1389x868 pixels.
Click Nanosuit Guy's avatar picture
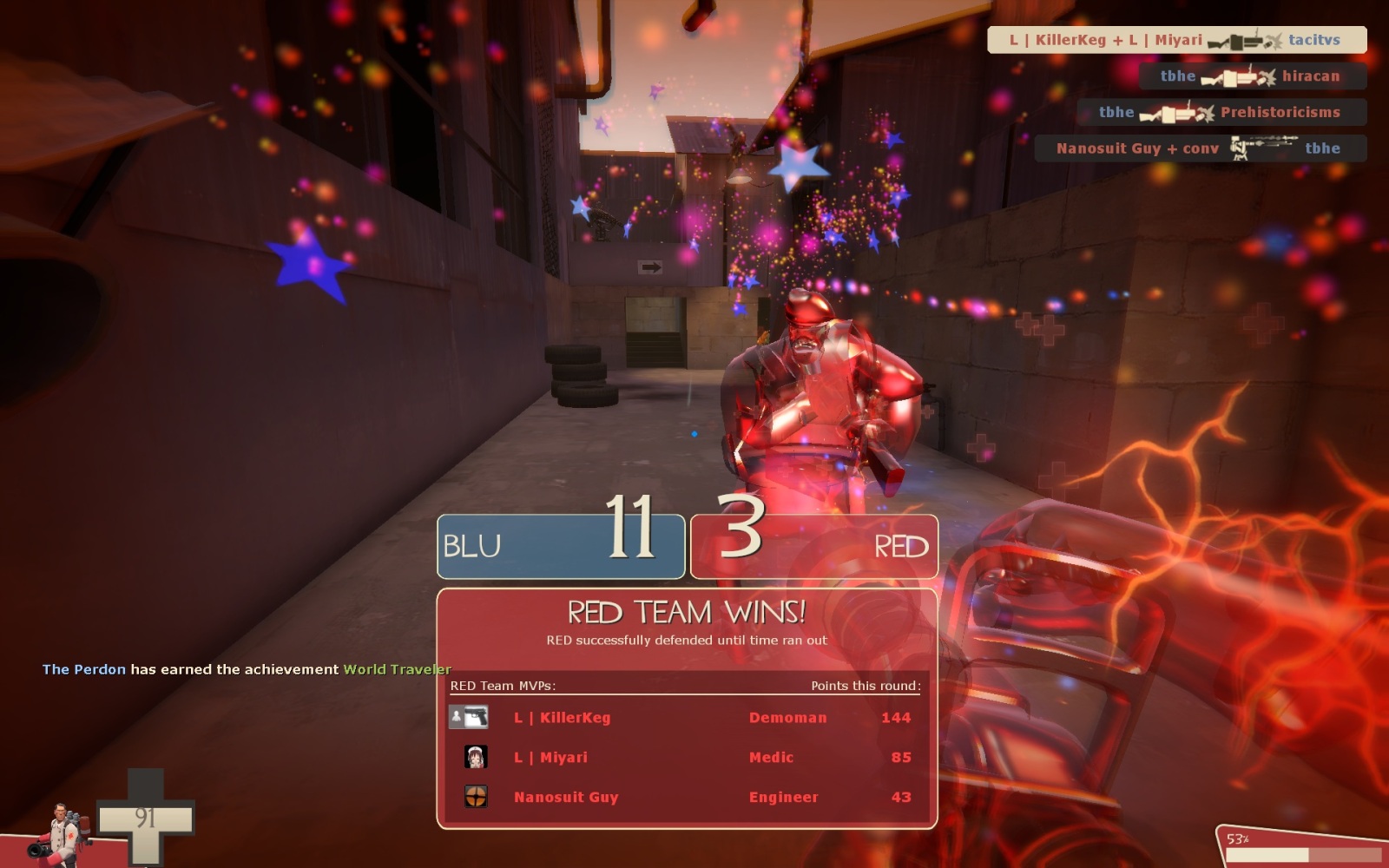click(x=476, y=796)
